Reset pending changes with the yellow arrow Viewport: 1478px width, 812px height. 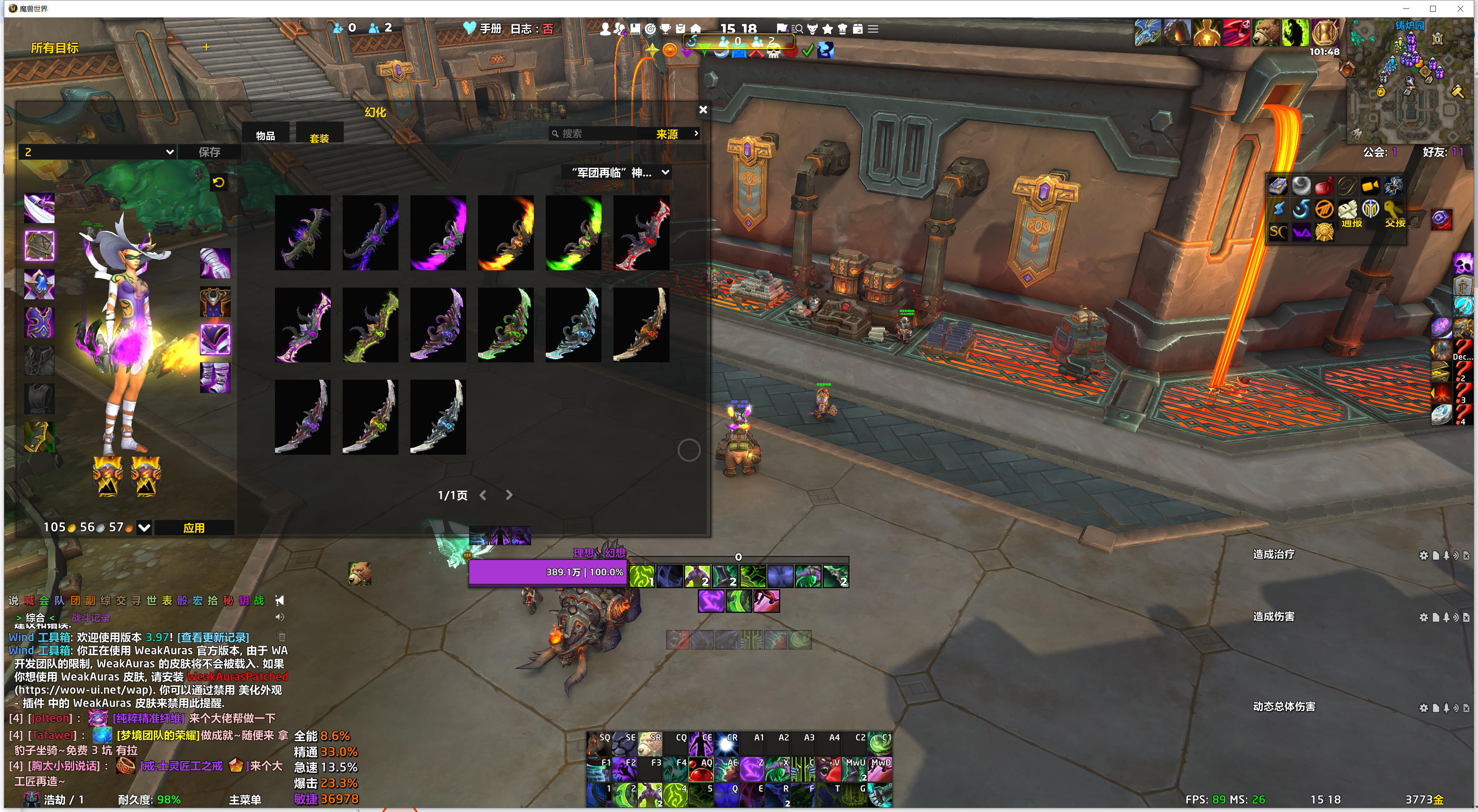tap(218, 183)
